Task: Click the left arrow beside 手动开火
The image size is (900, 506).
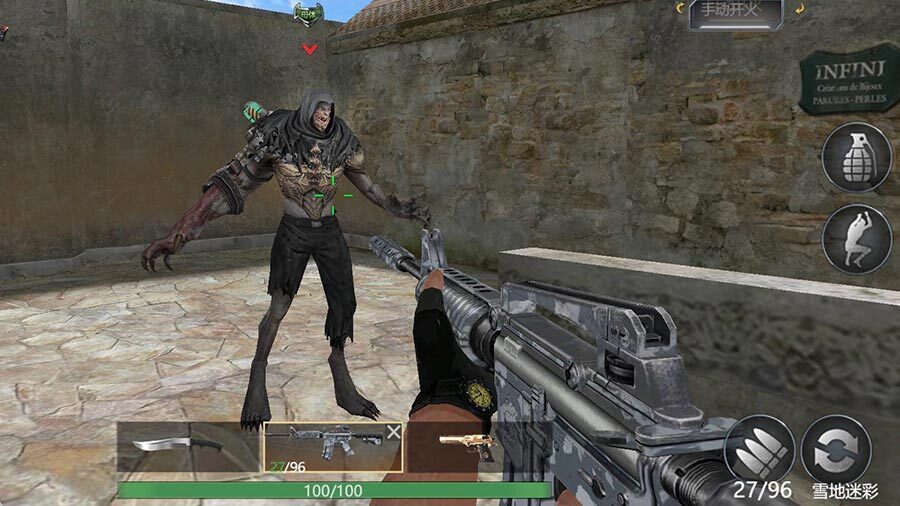Action: coord(682,9)
